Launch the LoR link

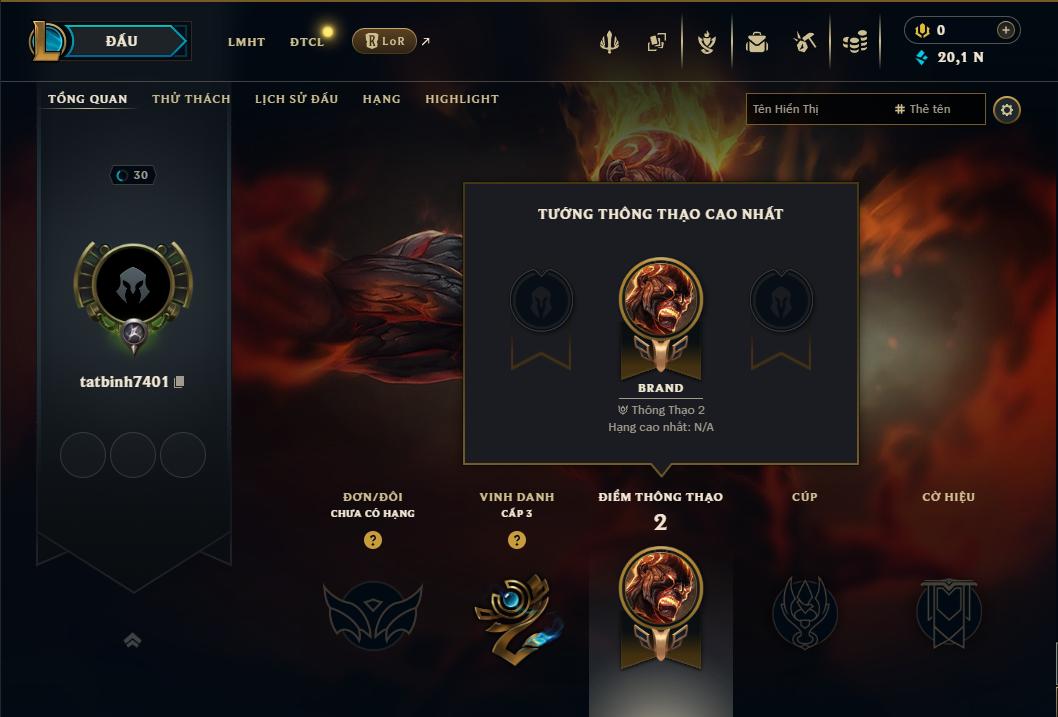point(385,41)
